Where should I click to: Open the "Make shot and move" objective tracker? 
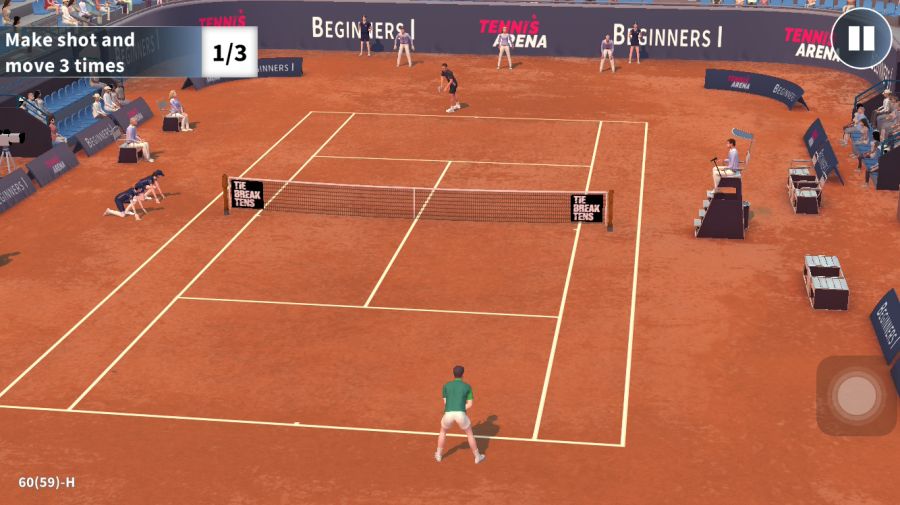point(128,53)
